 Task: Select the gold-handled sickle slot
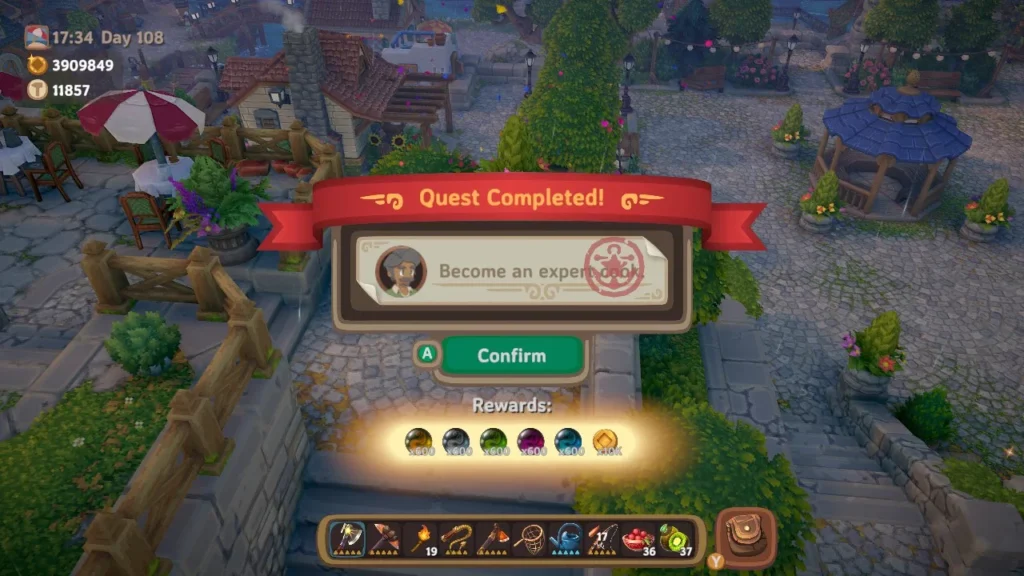click(x=457, y=540)
